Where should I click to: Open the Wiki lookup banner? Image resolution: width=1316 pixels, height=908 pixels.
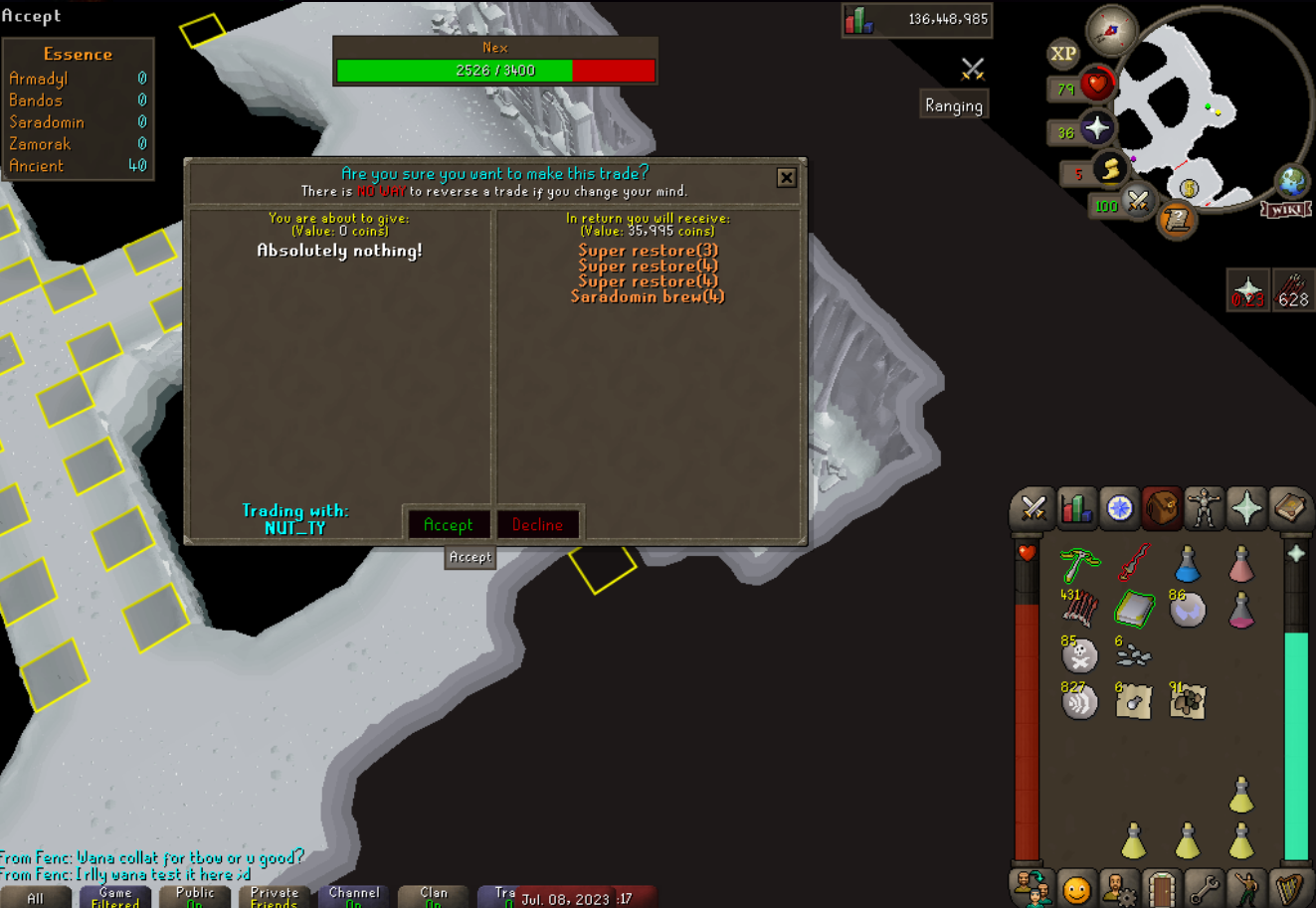[x=1286, y=210]
